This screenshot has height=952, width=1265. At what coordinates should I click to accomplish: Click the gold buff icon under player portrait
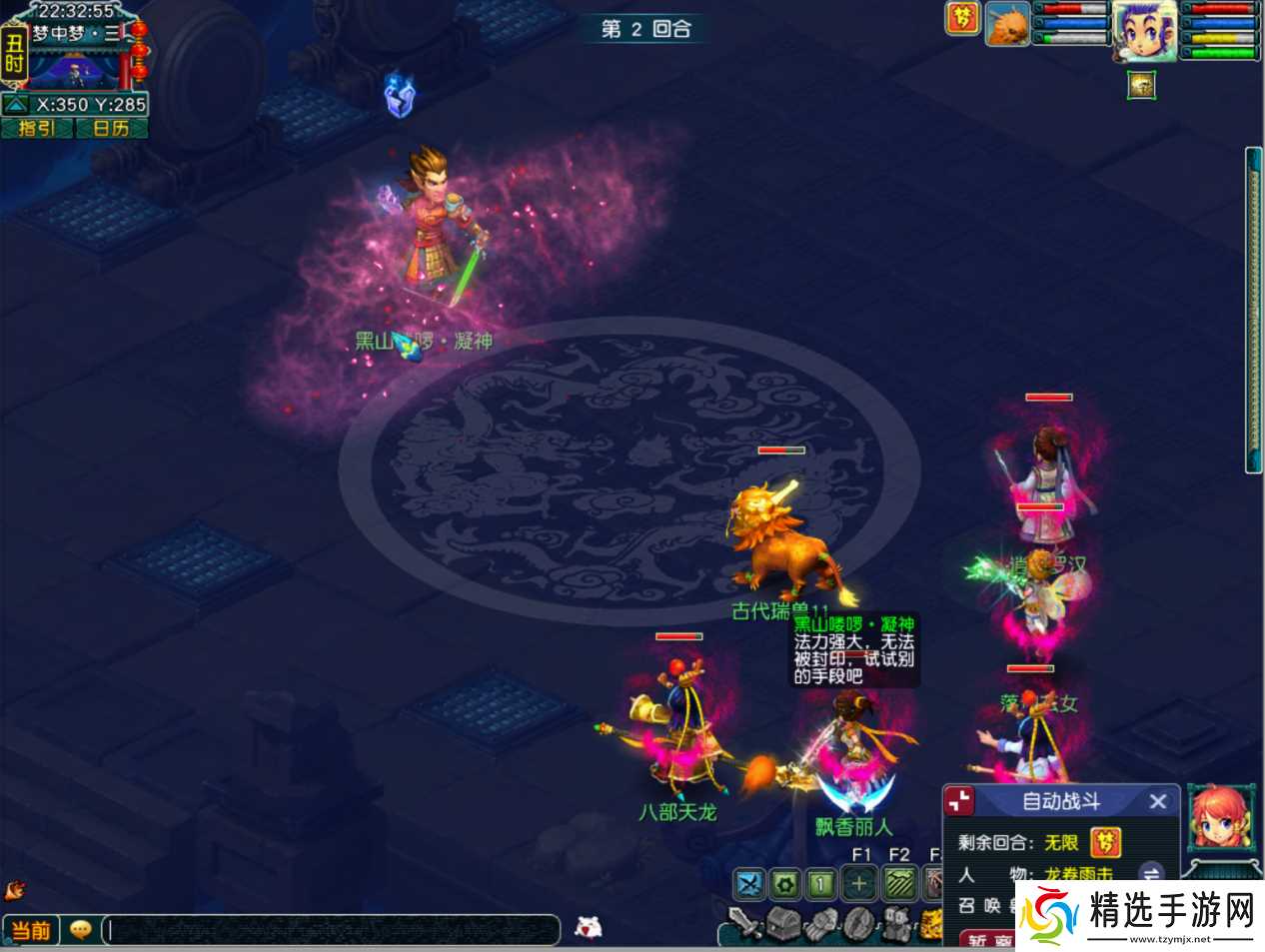(1141, 85)
